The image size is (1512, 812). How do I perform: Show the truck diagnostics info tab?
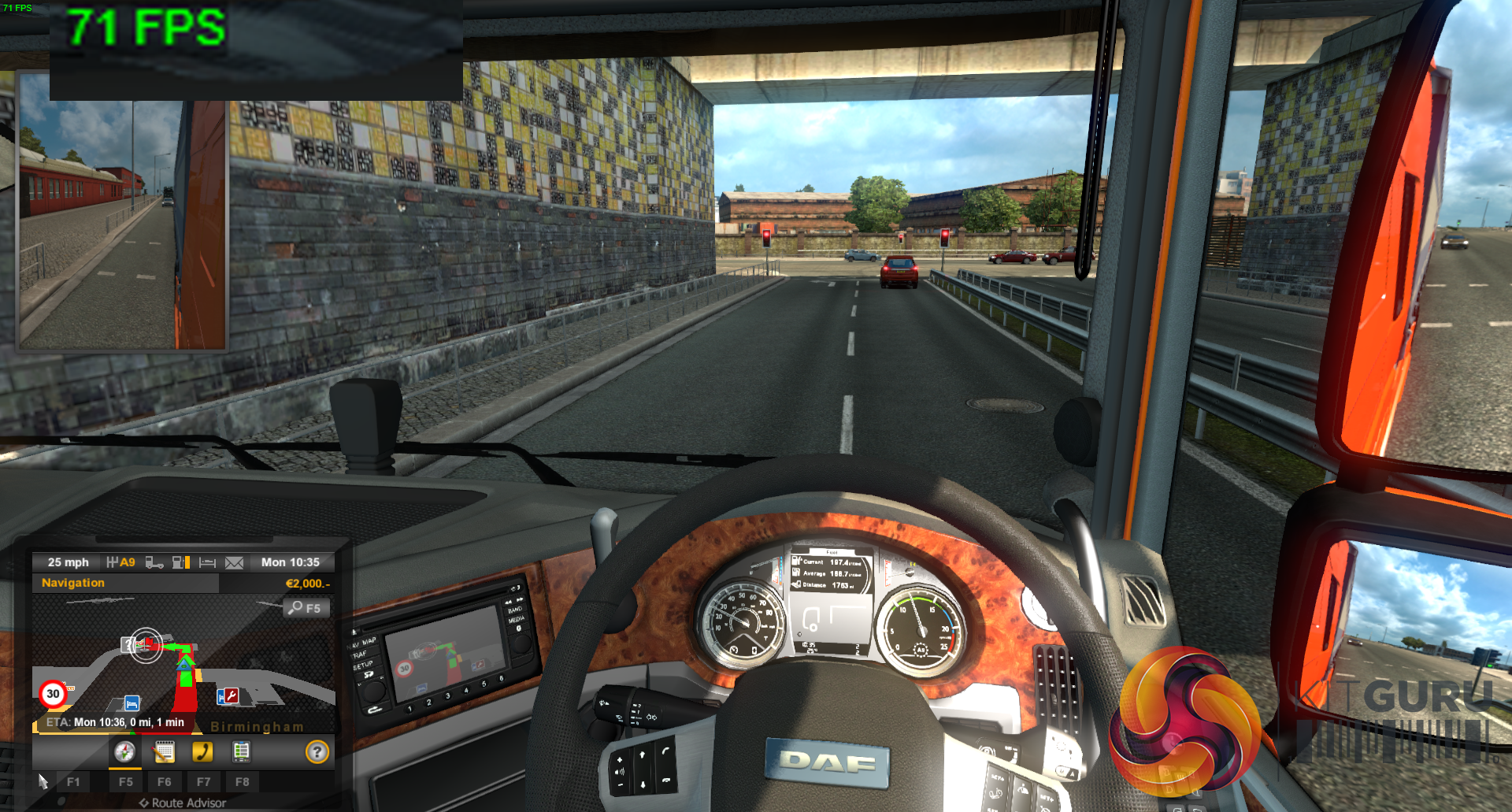coord(241,752)
